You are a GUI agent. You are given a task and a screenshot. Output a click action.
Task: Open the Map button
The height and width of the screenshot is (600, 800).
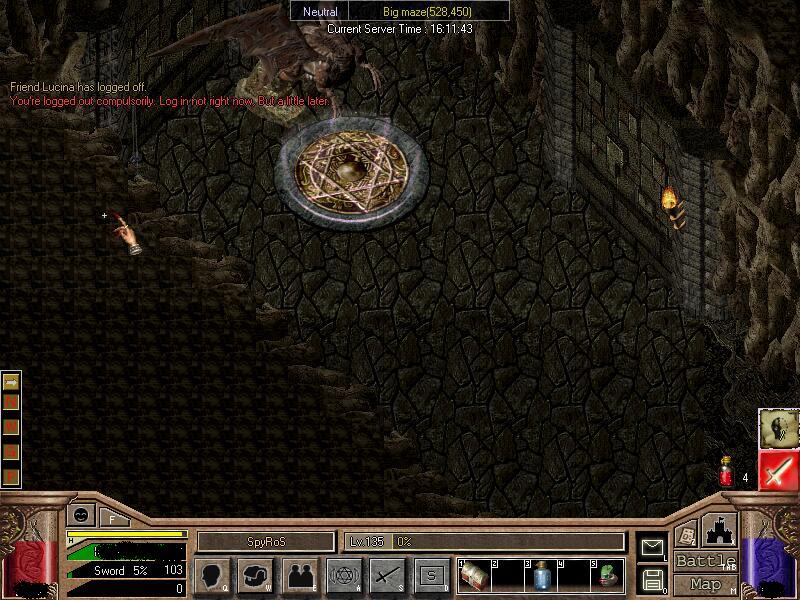[x=706, y=584]
